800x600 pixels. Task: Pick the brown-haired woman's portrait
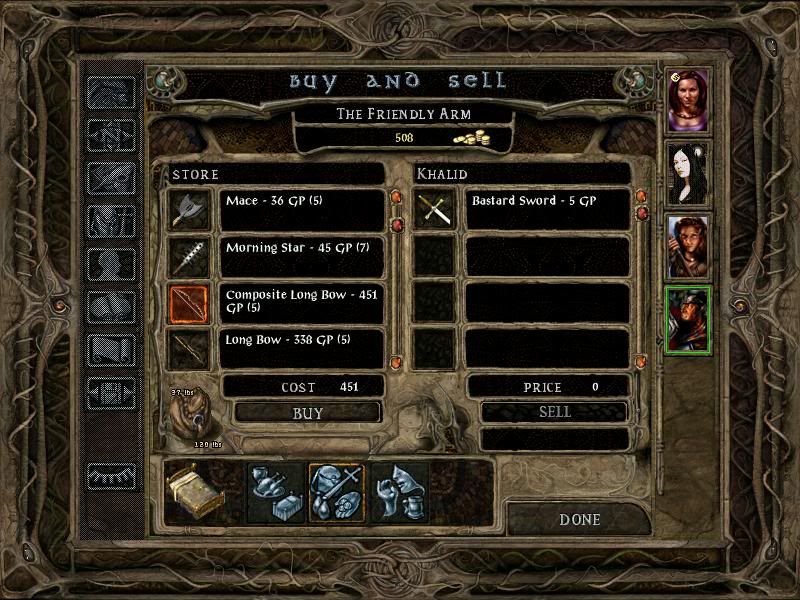coord(688,247)
